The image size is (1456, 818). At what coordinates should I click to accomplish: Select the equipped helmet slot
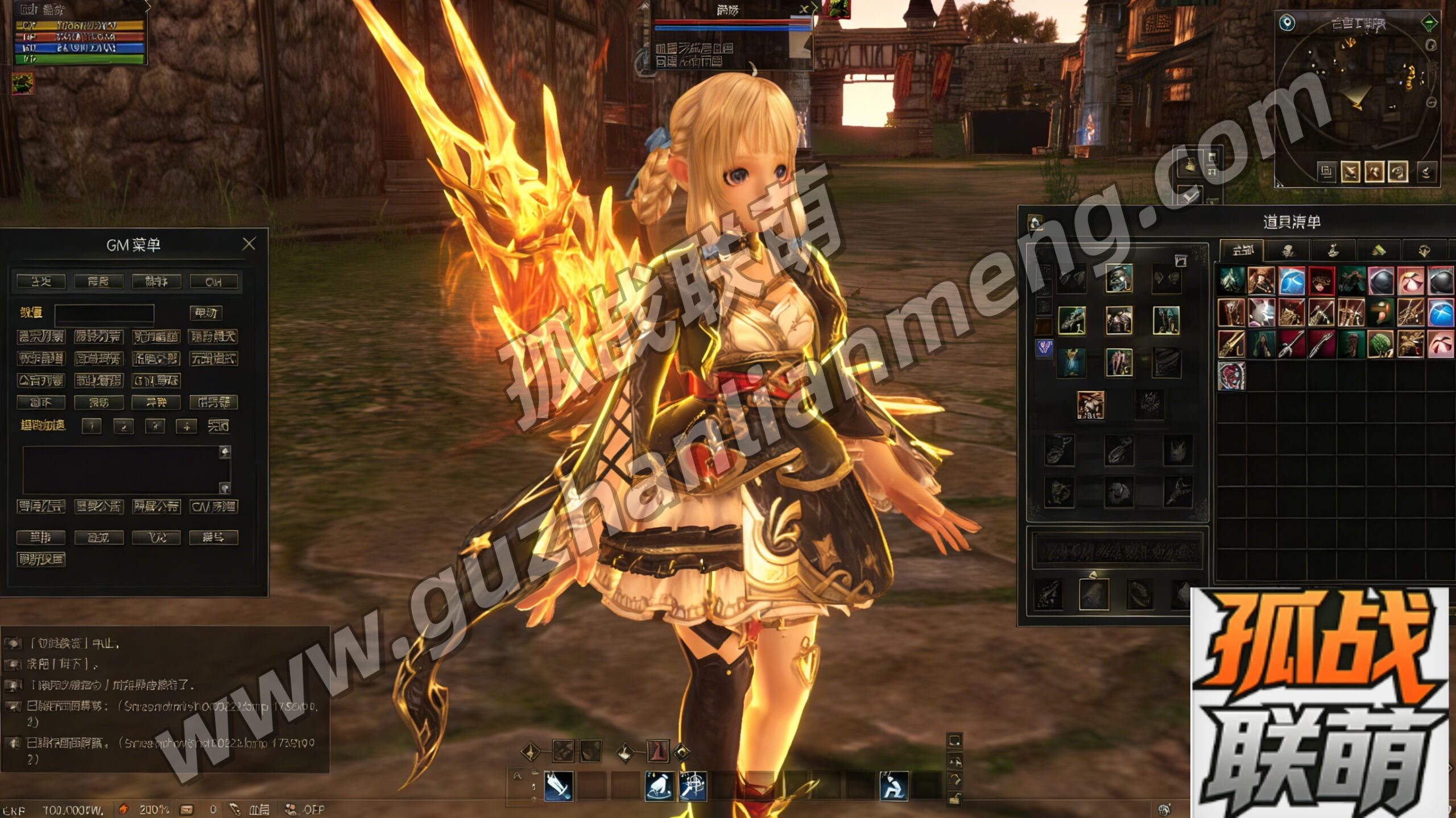(1119, 278)
